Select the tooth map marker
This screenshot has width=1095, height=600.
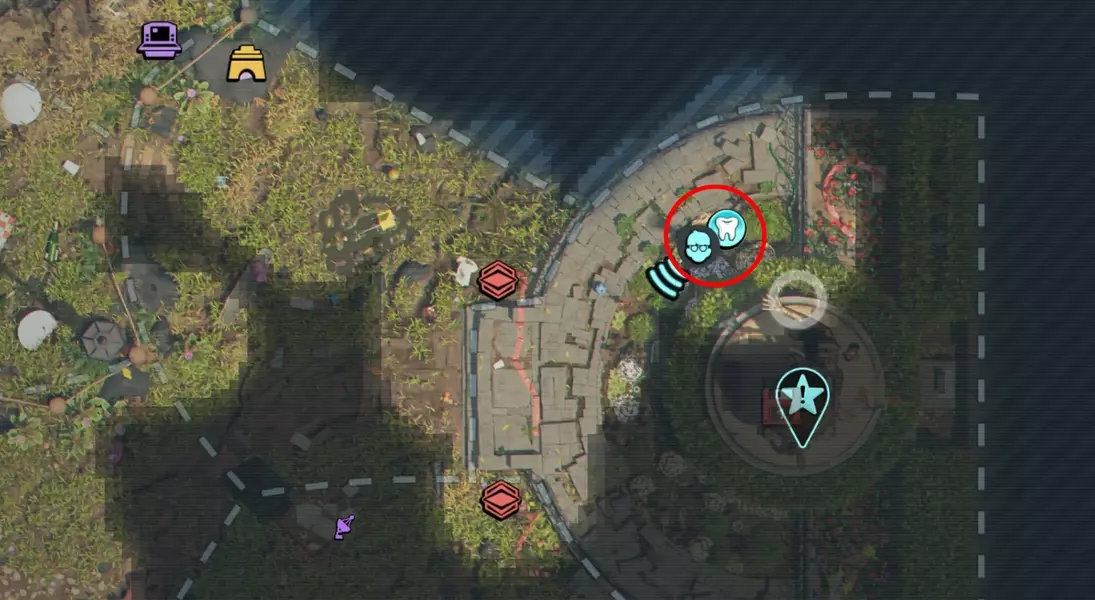(x=728, y=226)
